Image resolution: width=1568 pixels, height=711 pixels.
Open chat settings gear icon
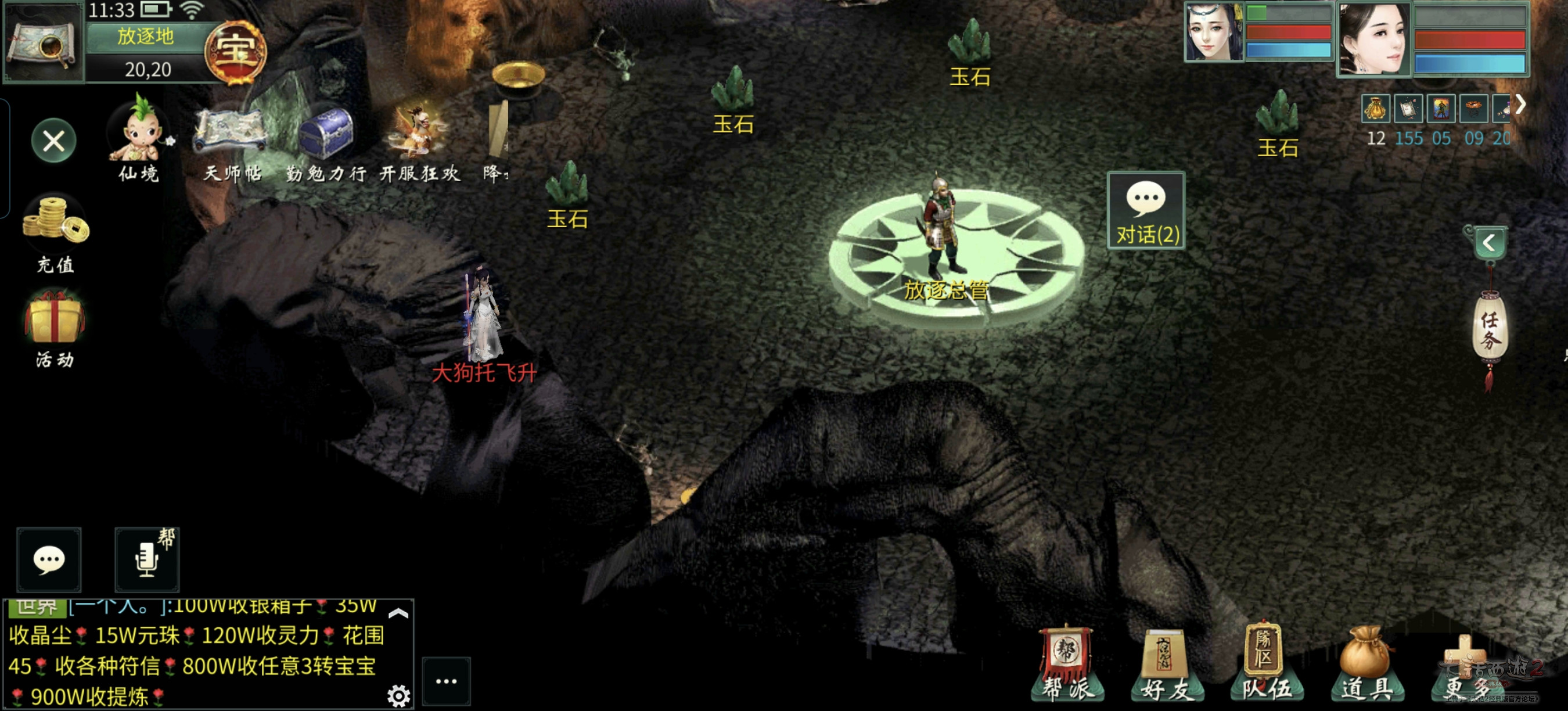[399, 695]
